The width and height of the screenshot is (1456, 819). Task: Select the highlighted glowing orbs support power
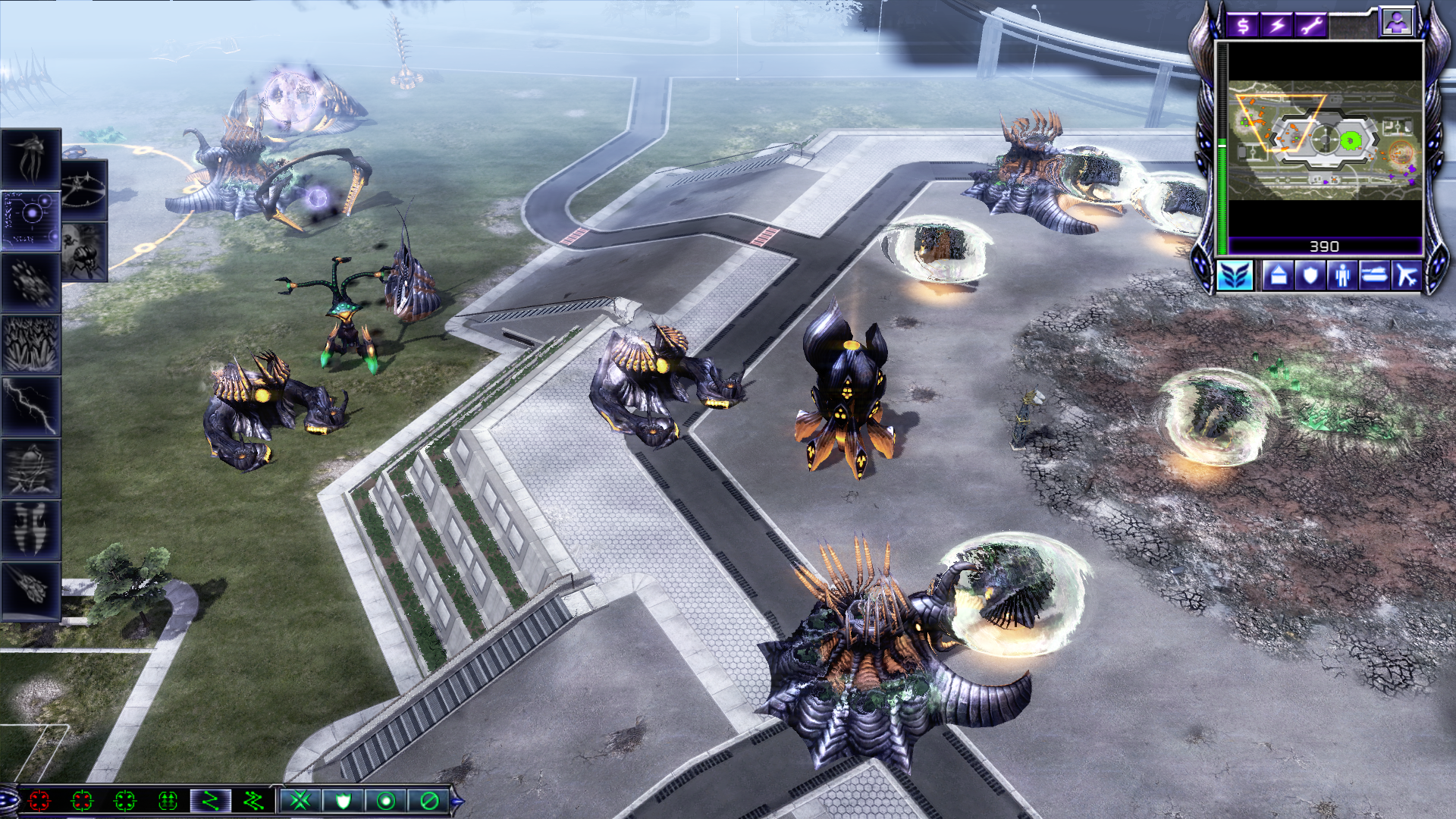30,219
